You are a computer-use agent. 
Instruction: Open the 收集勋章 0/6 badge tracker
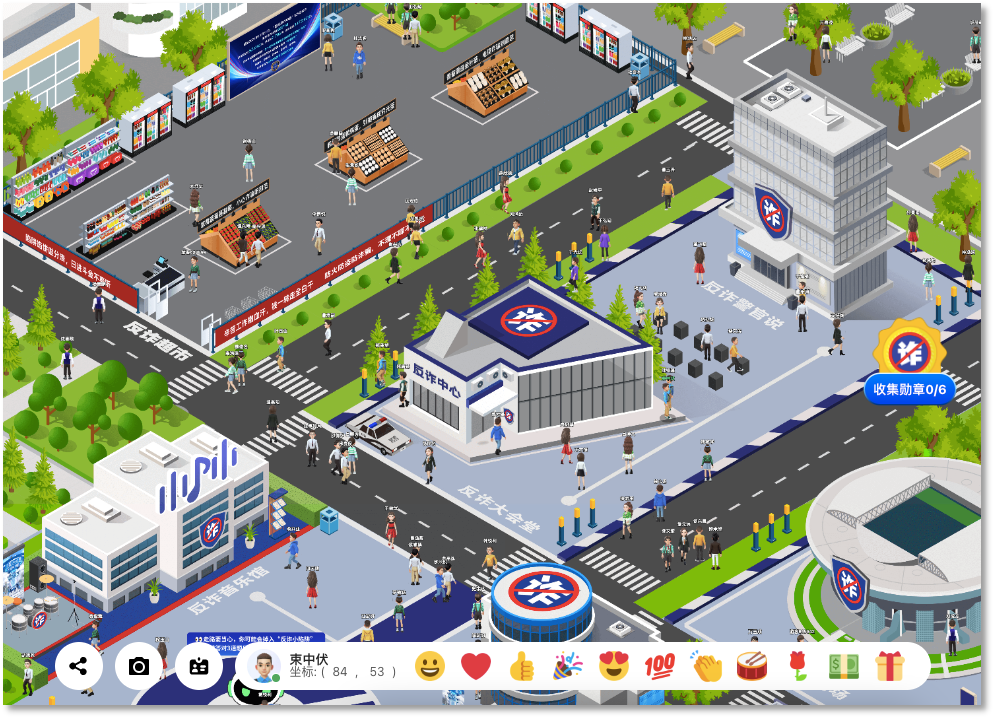click(910, 389)
